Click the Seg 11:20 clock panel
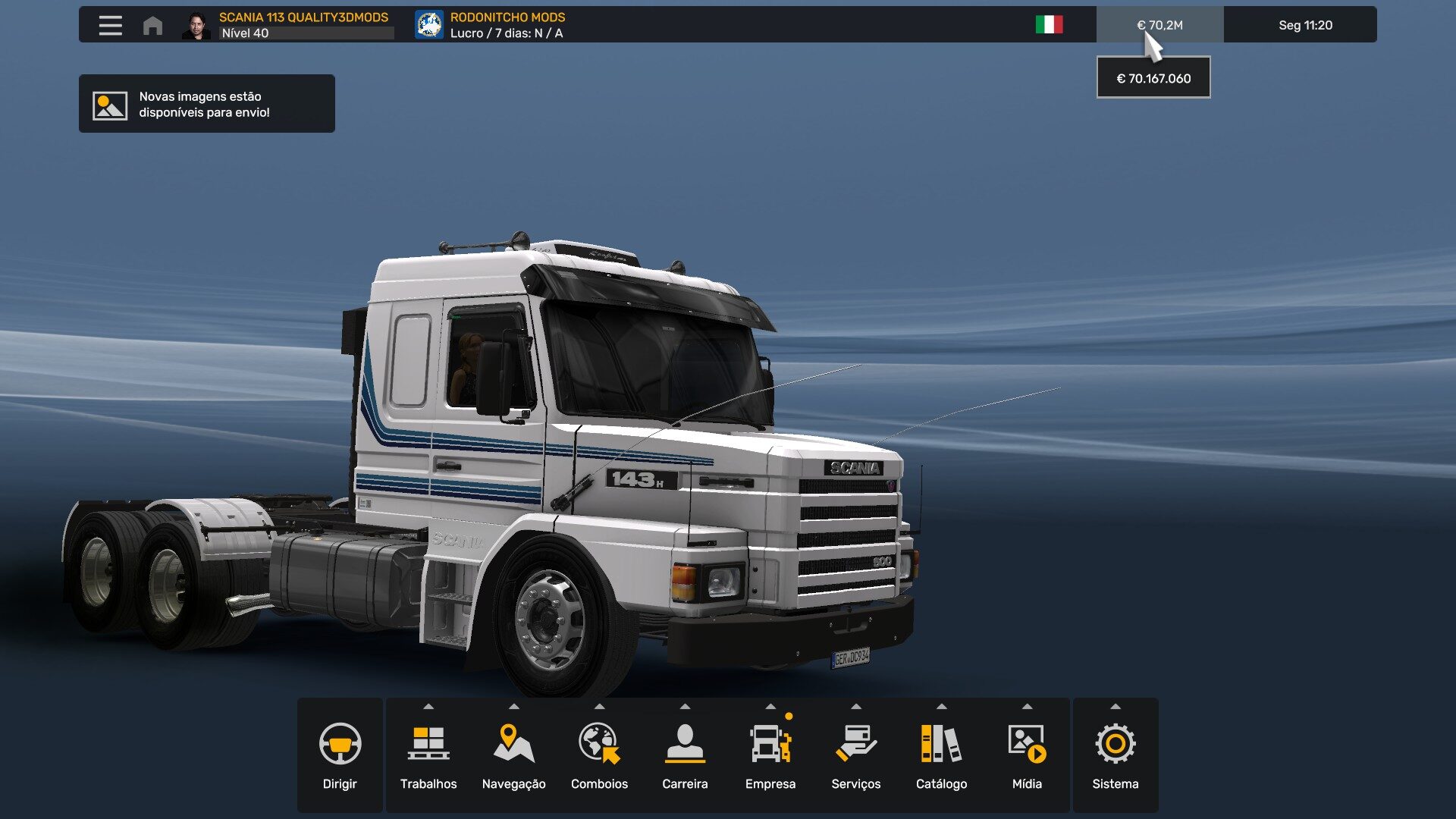This screenshot has width=1456, height=819. (x=1305, y=25)
